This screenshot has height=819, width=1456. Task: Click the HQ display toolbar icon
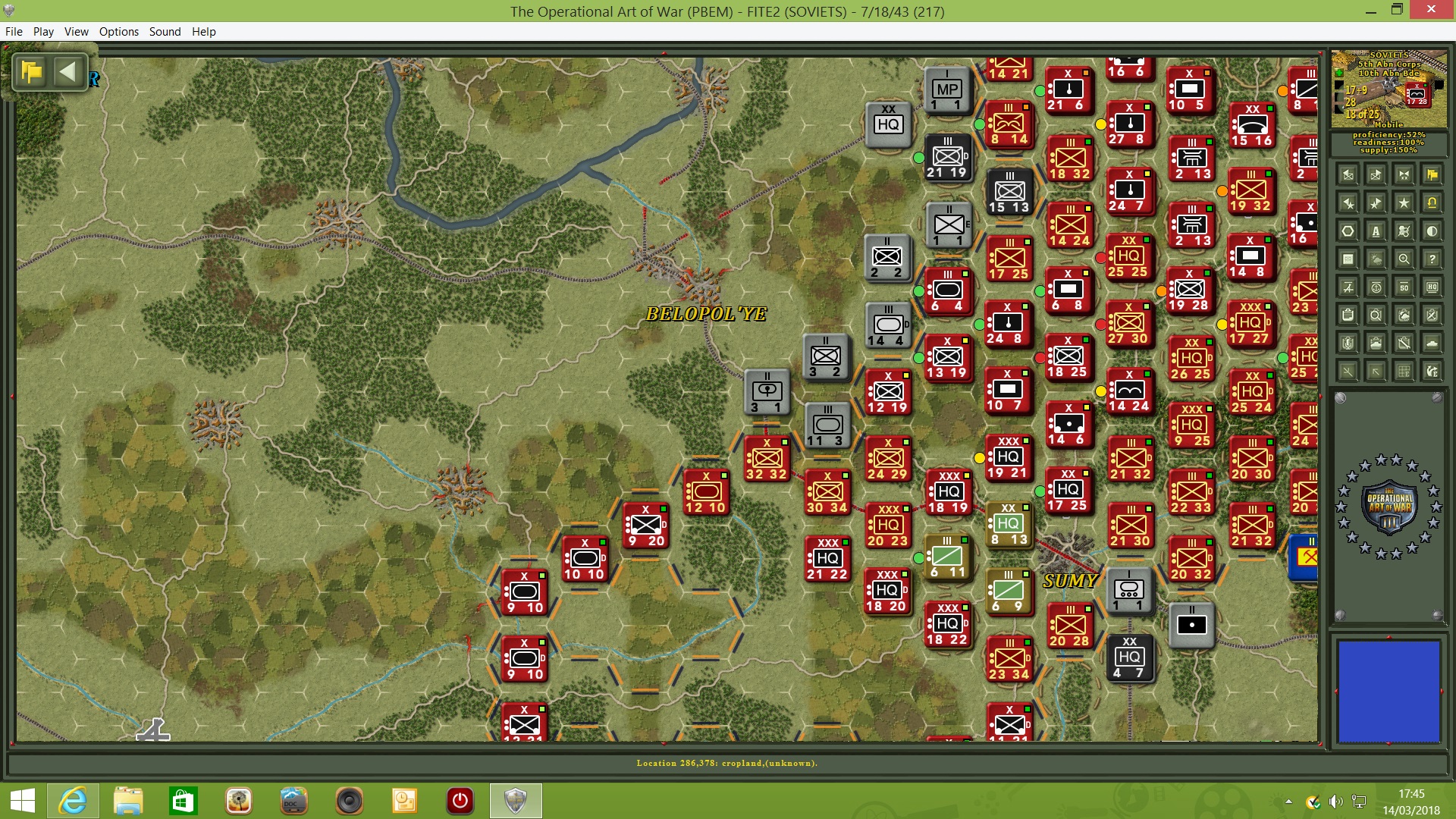(1432, 287)
